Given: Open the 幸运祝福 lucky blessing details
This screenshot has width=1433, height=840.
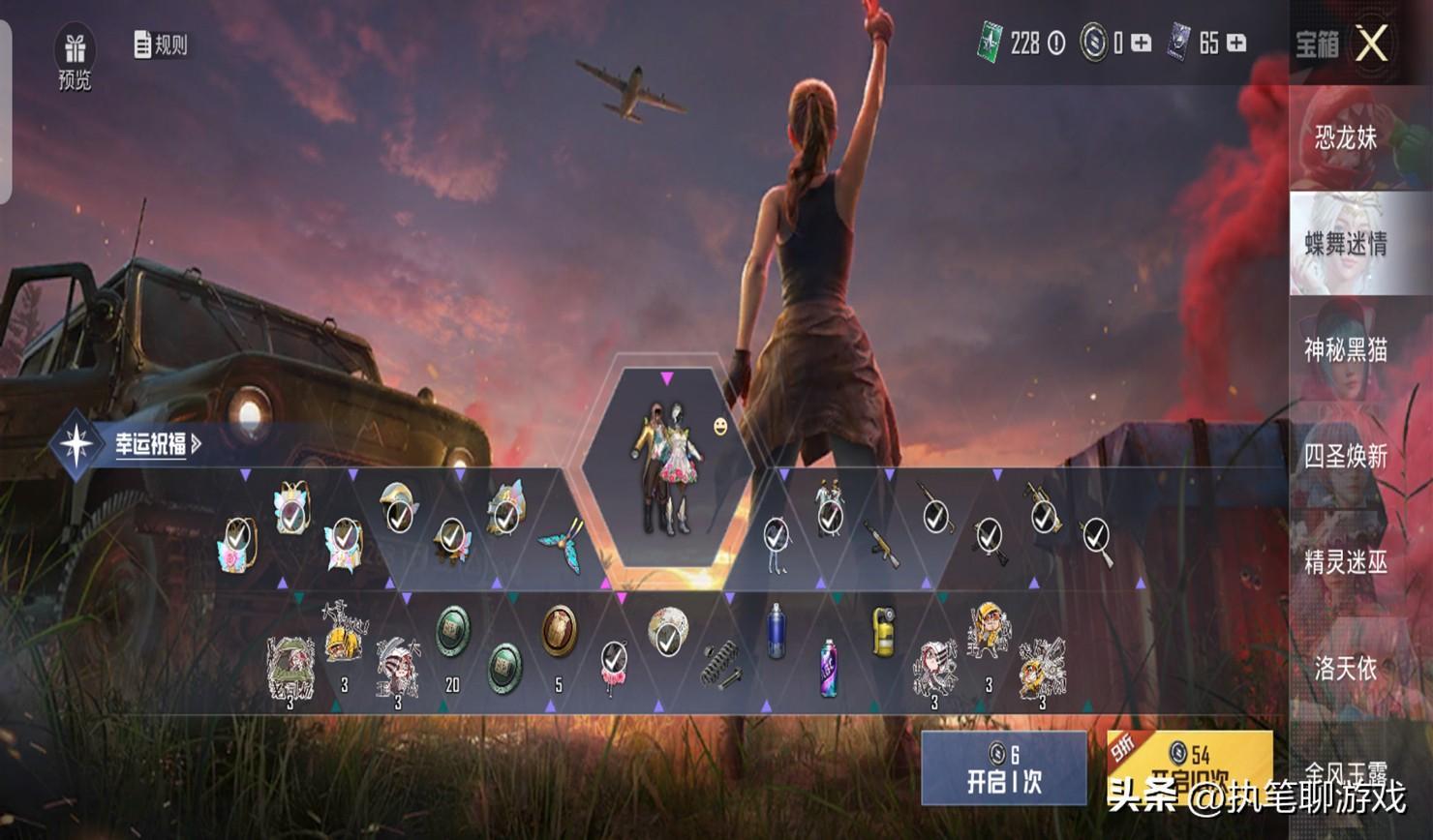Looking at the screenshot, I should [x=157, y=444].
